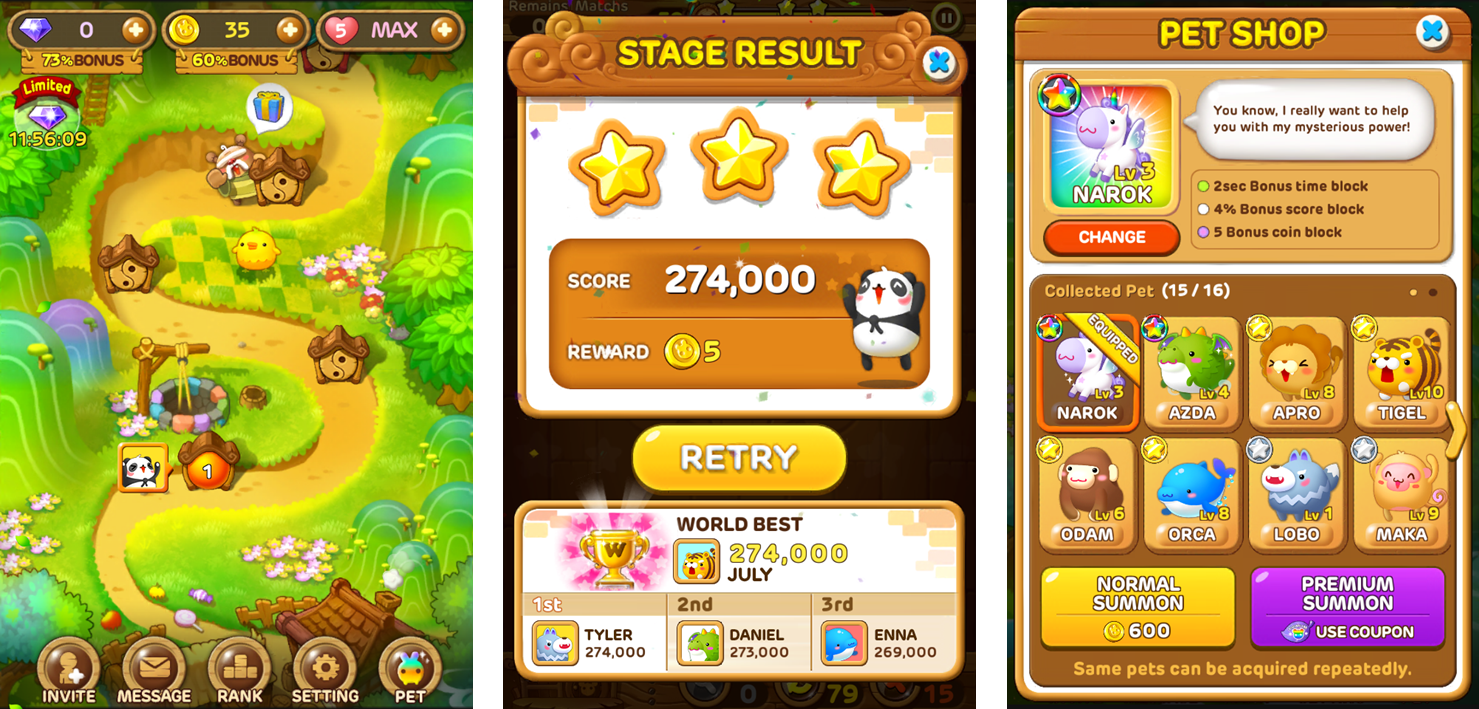This screenshot has width=1479, height=709.
Task: Open the gift box bubble
Action: tap(269, 107)
